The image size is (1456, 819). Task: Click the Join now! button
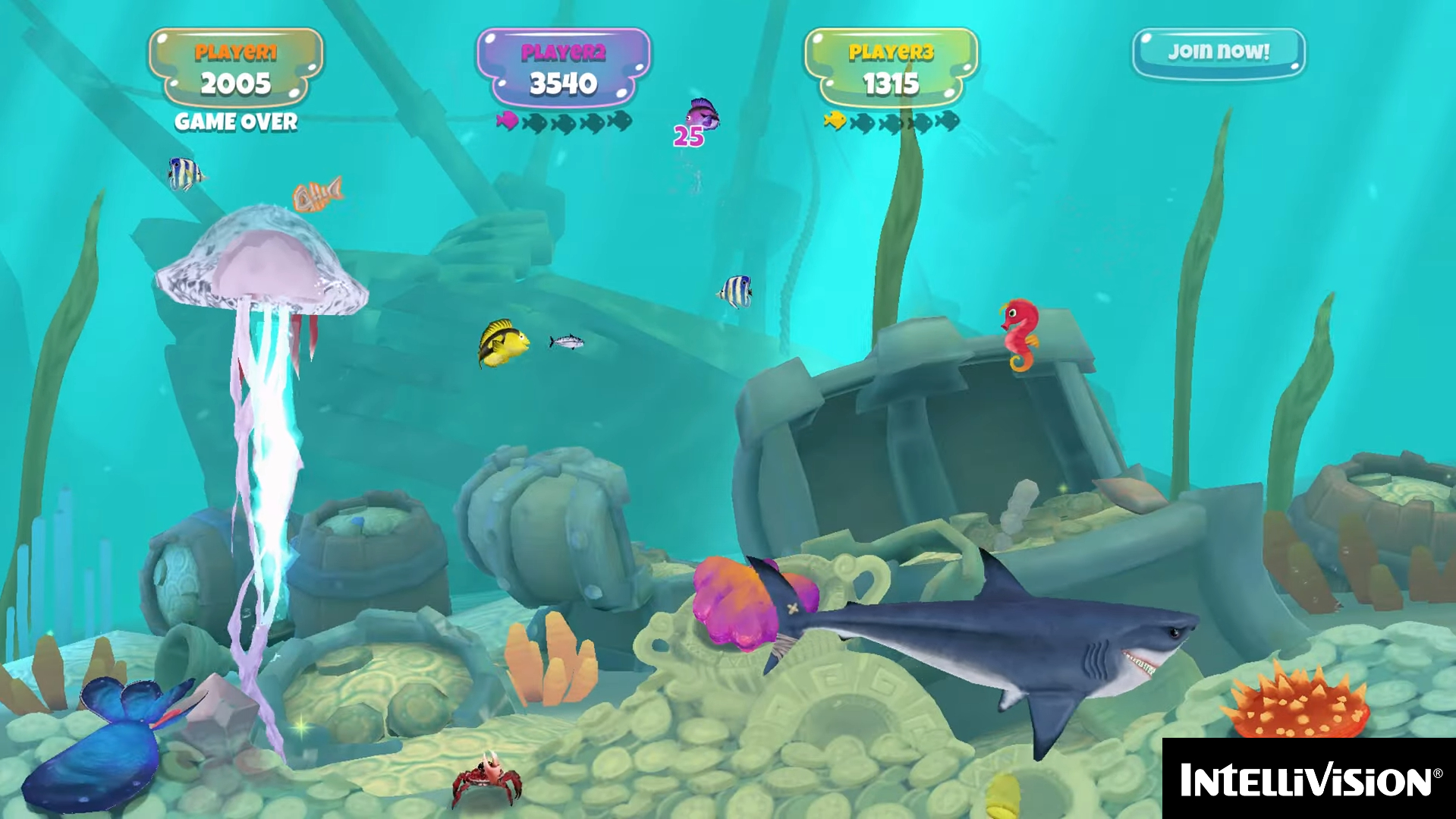coord(1219,52)
